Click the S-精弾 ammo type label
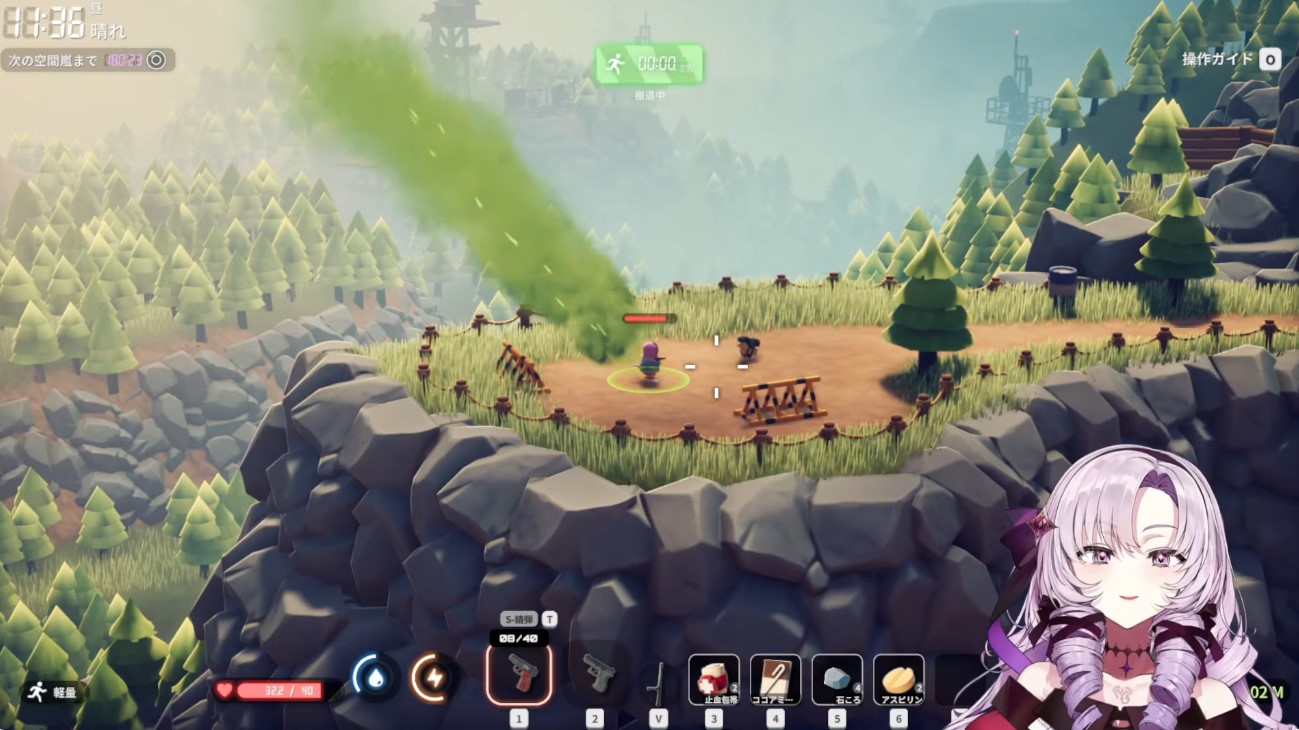This screenshot has width=1299, height=730. [x=520, y=619]
